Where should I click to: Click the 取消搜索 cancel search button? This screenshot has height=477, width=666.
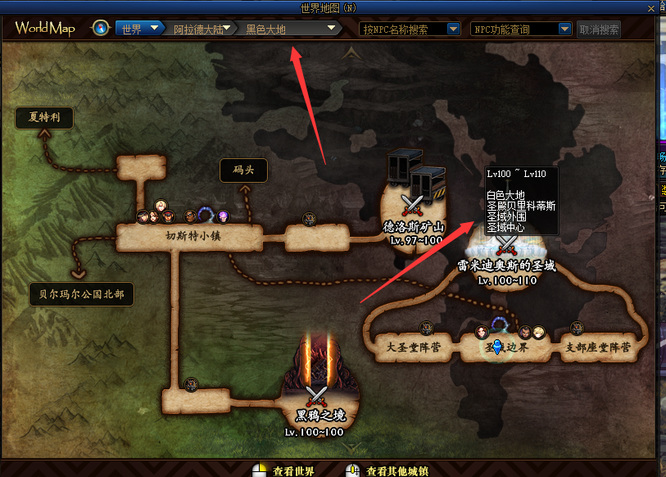coord(599,29)
